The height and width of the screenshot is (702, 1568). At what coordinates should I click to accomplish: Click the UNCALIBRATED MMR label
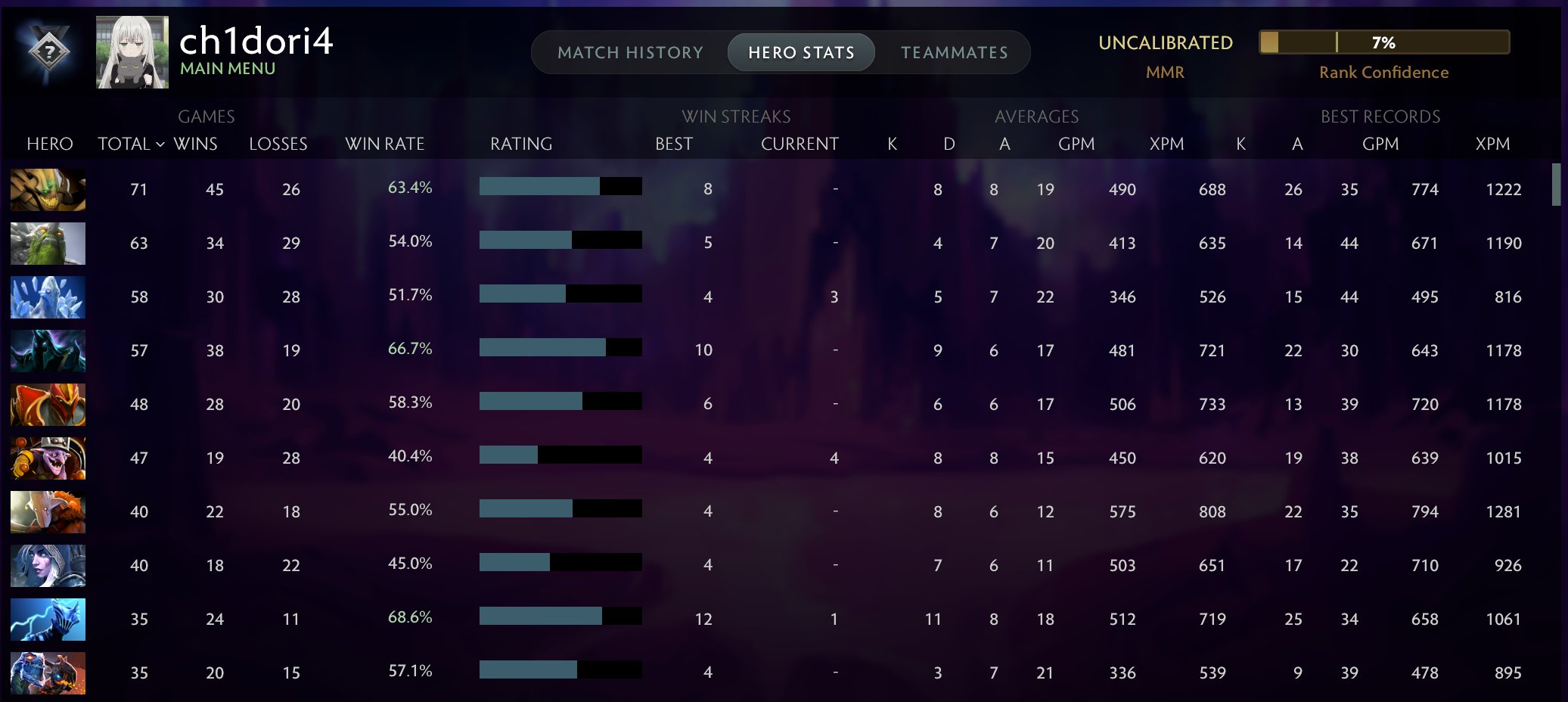click(1166, 43)
